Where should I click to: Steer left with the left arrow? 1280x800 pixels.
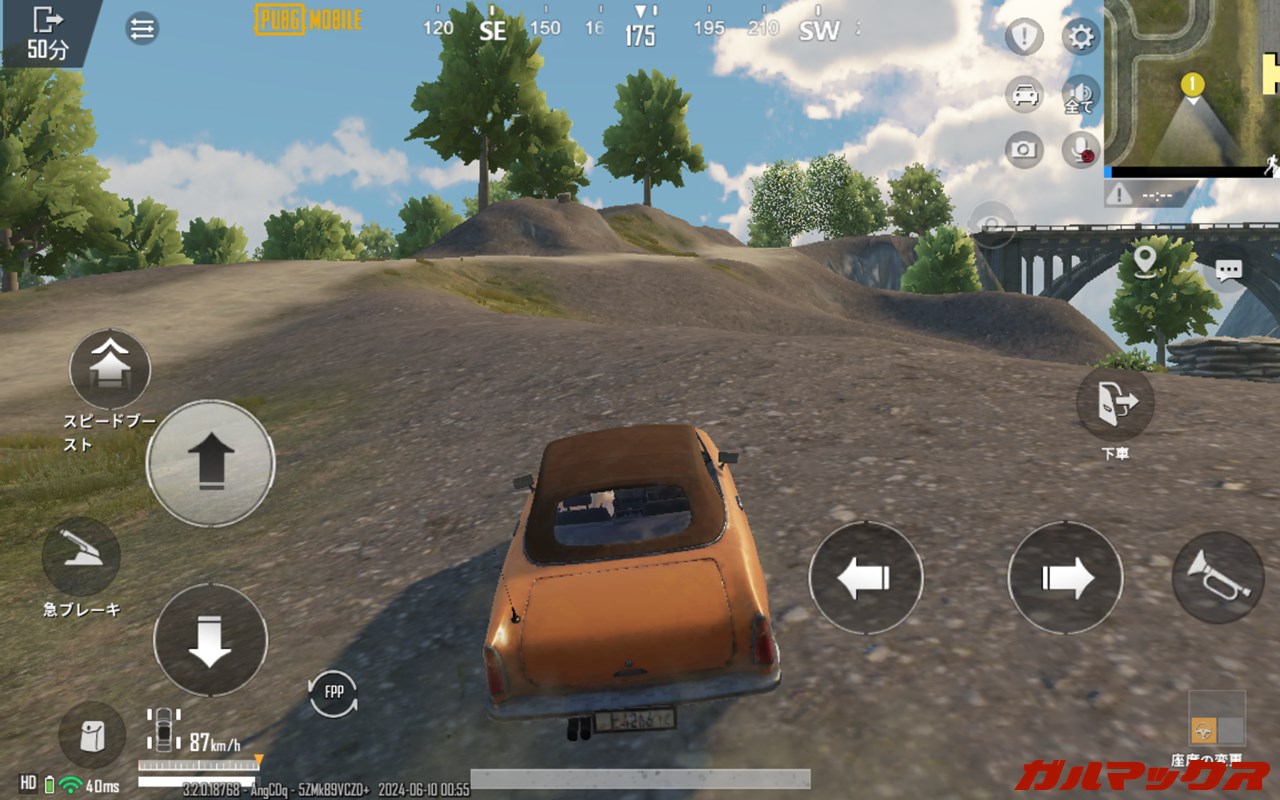865,578
